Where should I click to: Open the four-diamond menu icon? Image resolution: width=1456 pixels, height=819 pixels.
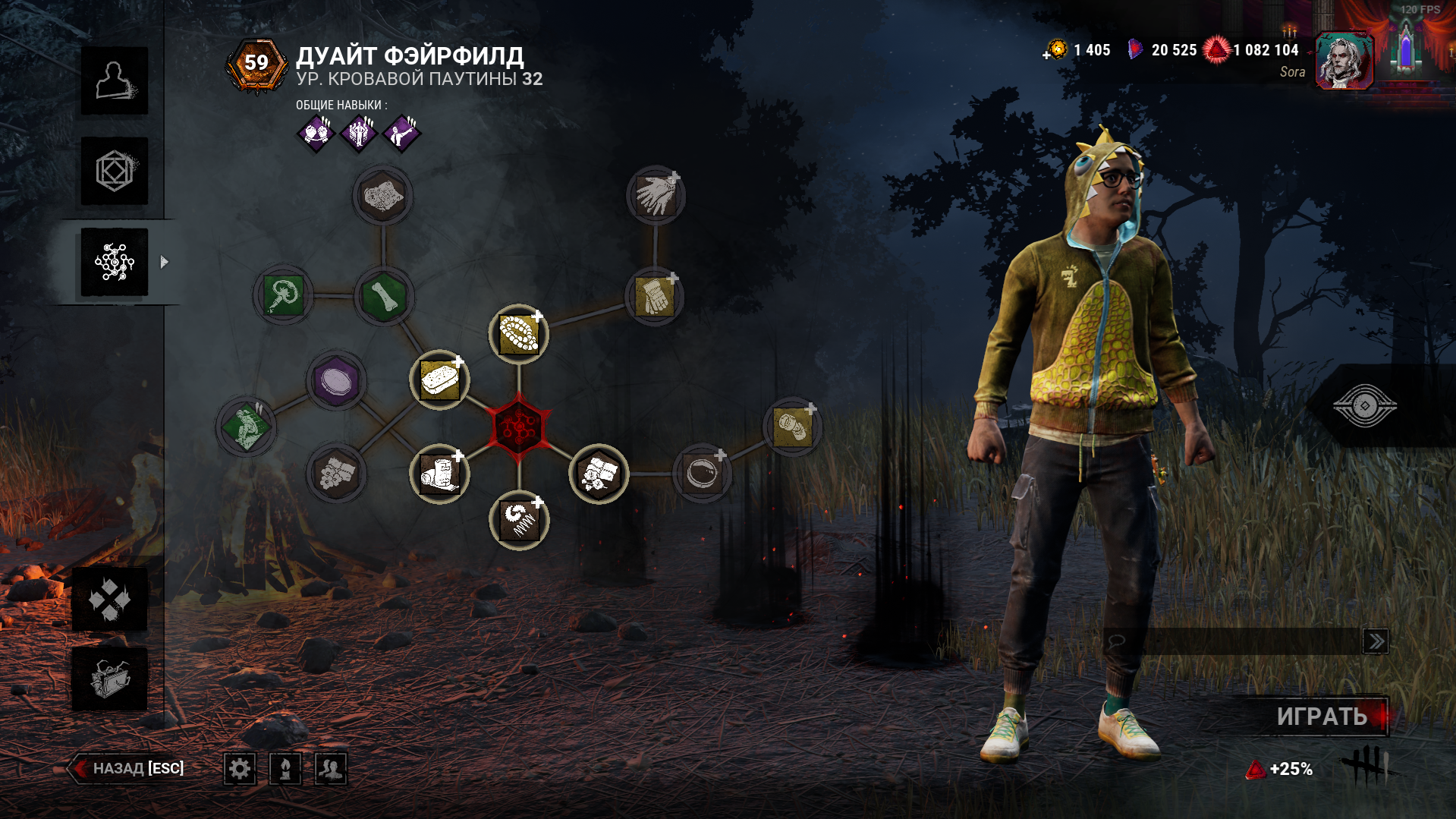(110, 600)
